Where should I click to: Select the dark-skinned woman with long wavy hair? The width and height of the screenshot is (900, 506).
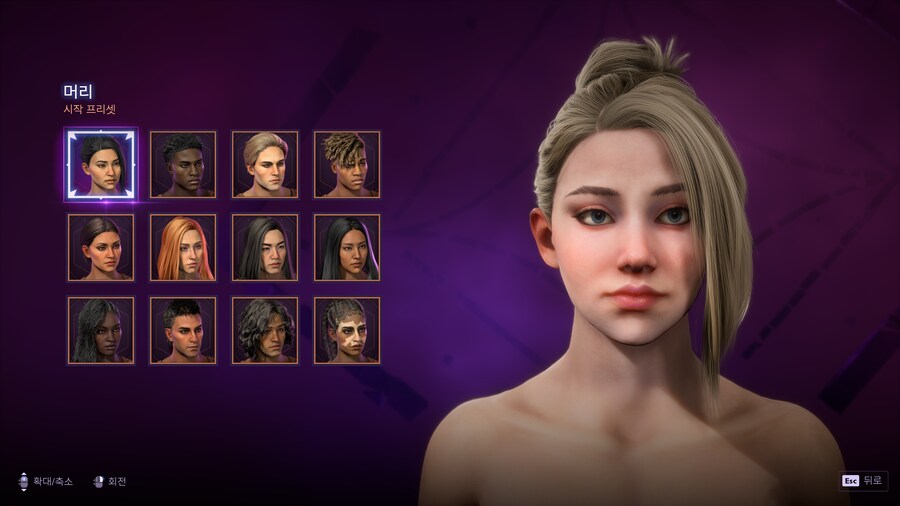tap(101, 330)
